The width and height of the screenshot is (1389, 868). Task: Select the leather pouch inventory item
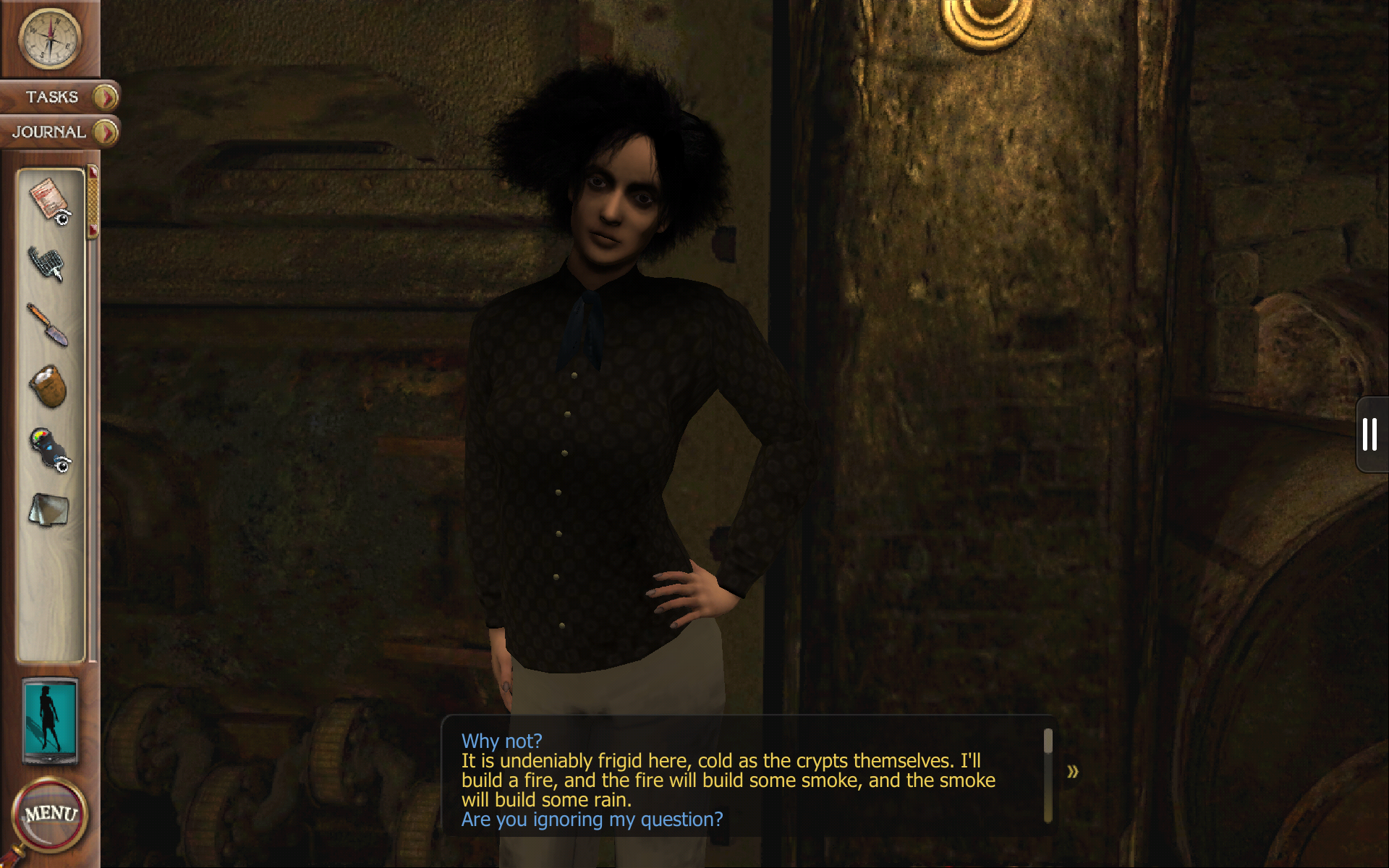pos(48,386)
